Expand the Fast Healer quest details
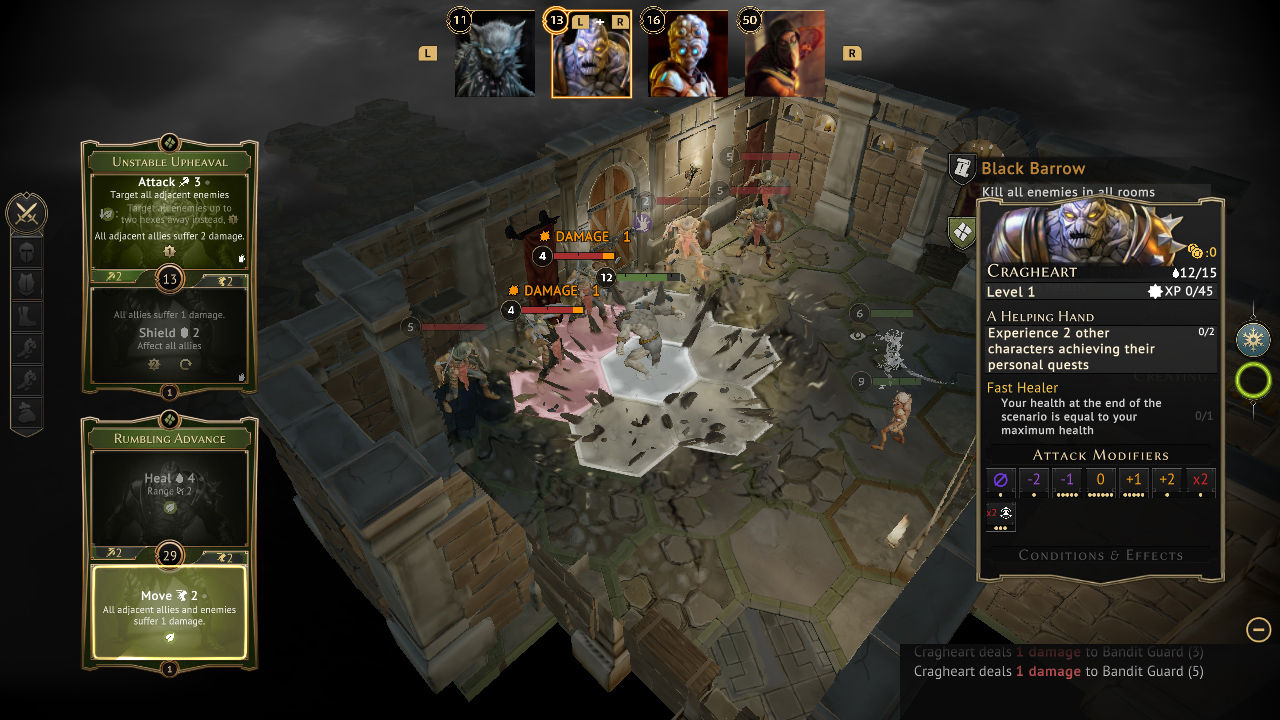 (x=1022, y=387)
